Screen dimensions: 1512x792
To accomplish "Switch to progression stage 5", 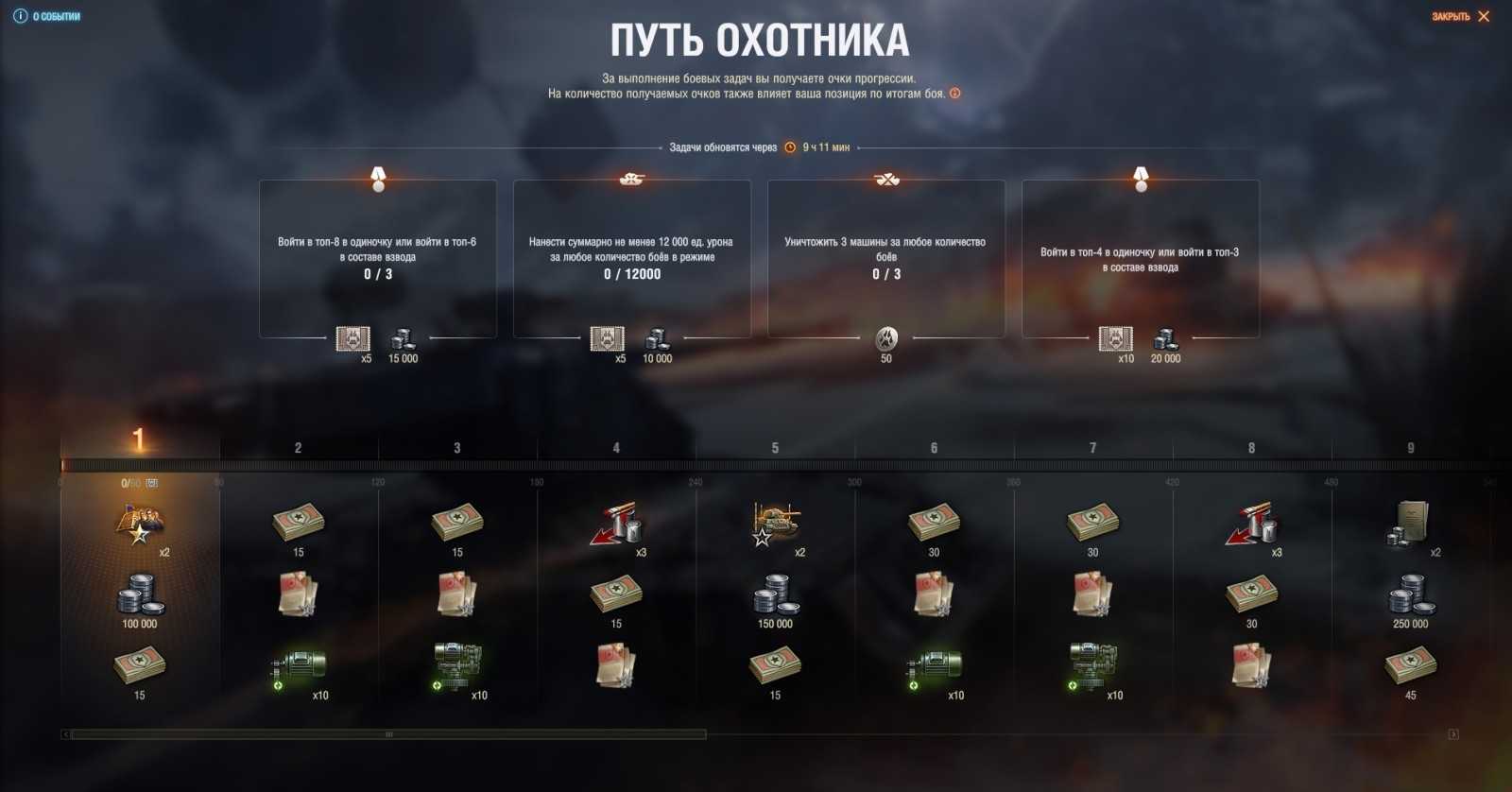I will 775,445.
